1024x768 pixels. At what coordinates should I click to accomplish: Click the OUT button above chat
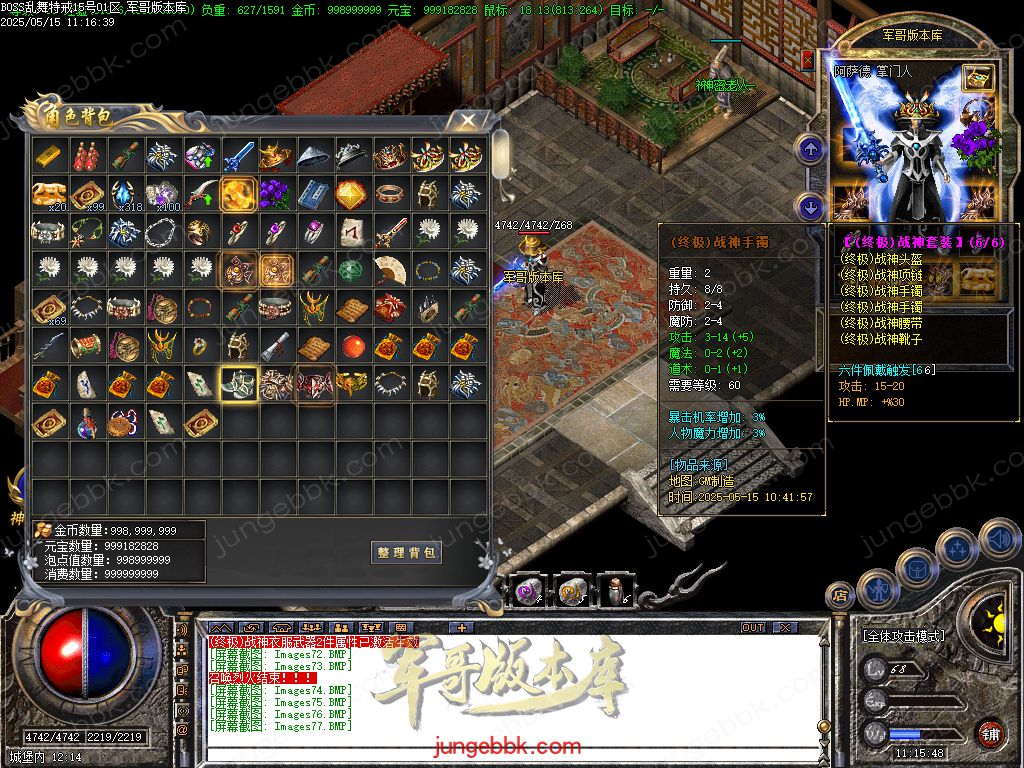(752, 628)
